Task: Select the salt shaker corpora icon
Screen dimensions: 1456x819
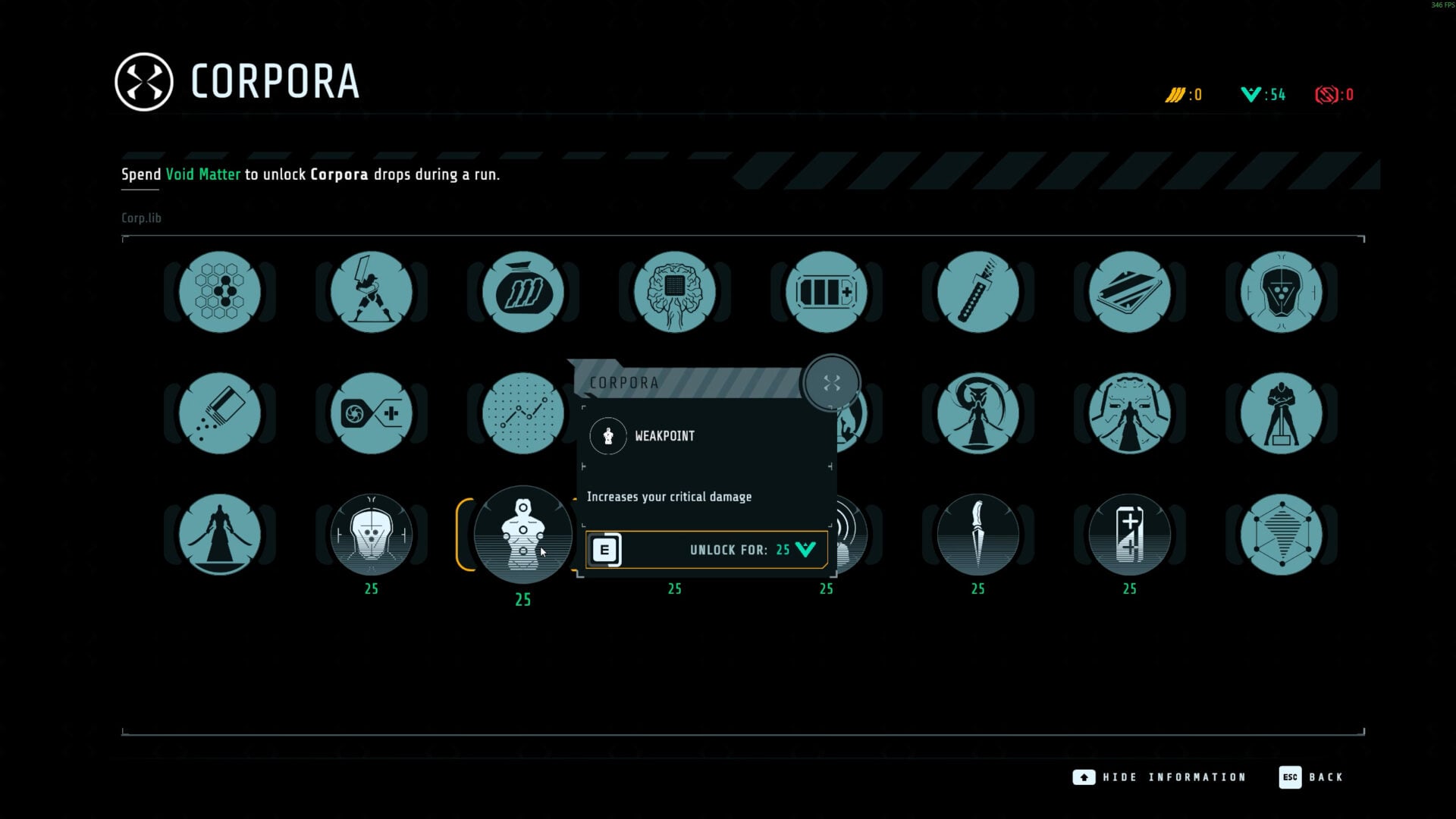Action: [220, 413]
